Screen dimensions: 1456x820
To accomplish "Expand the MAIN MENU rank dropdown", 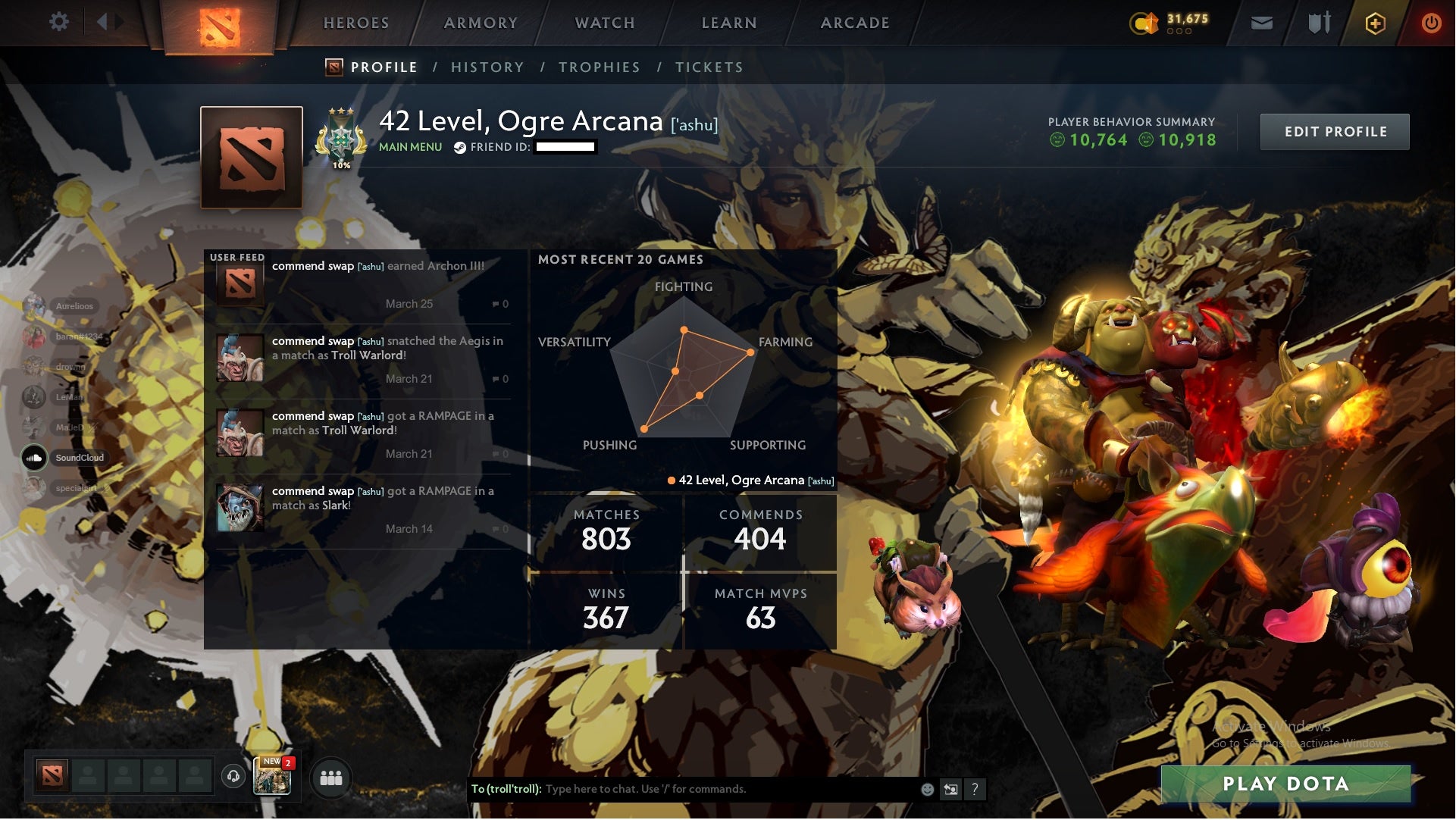I will (409, 147).
